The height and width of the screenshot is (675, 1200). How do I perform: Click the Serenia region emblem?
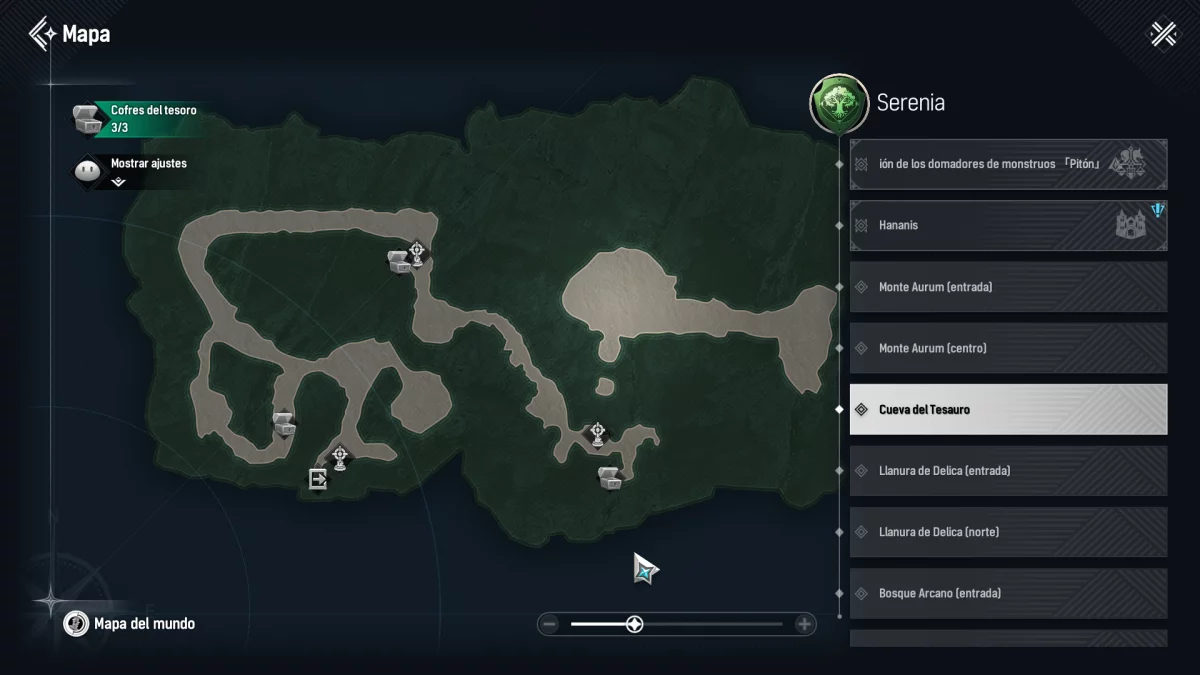point(838,103)
